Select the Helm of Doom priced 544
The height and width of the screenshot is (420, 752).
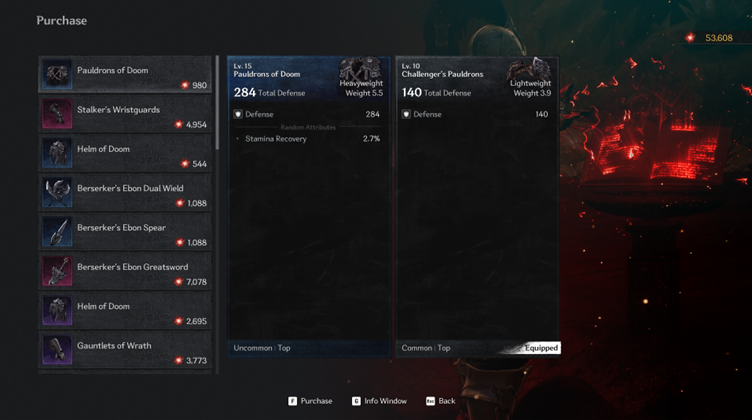pyautogui.click(x=125, y=153)
